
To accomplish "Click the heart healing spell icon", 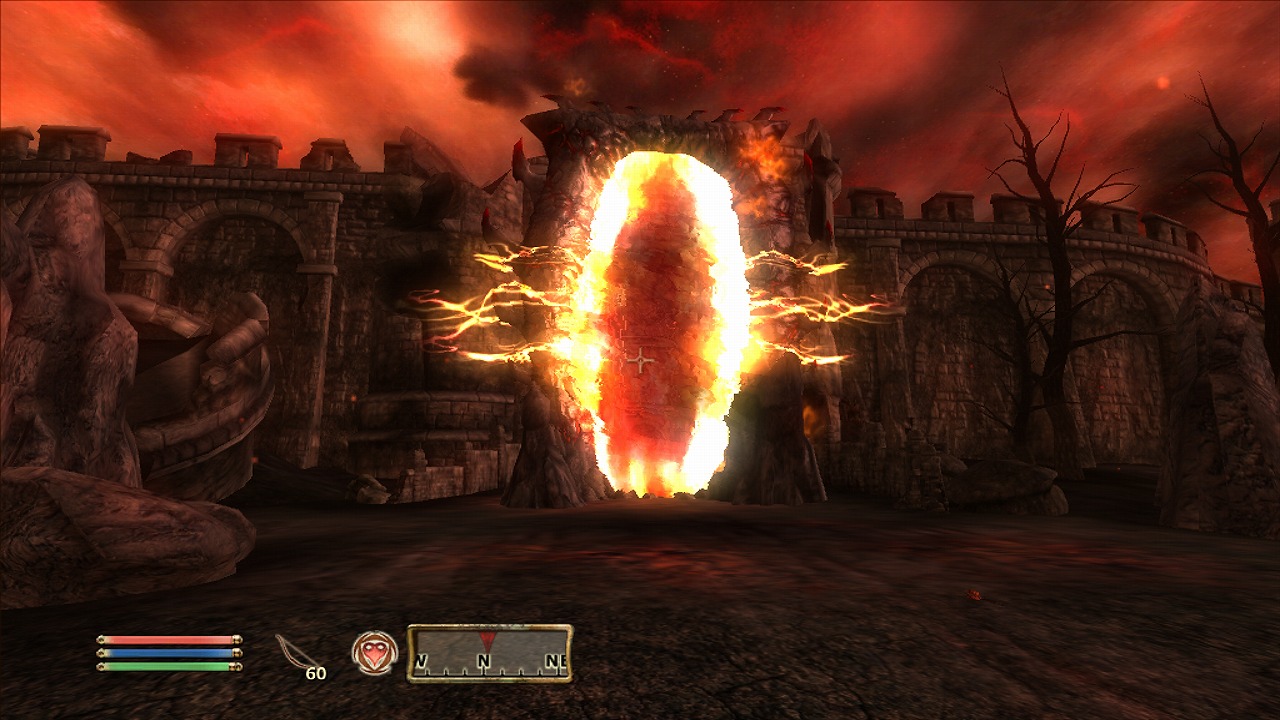I will click(x=374, y=652).
